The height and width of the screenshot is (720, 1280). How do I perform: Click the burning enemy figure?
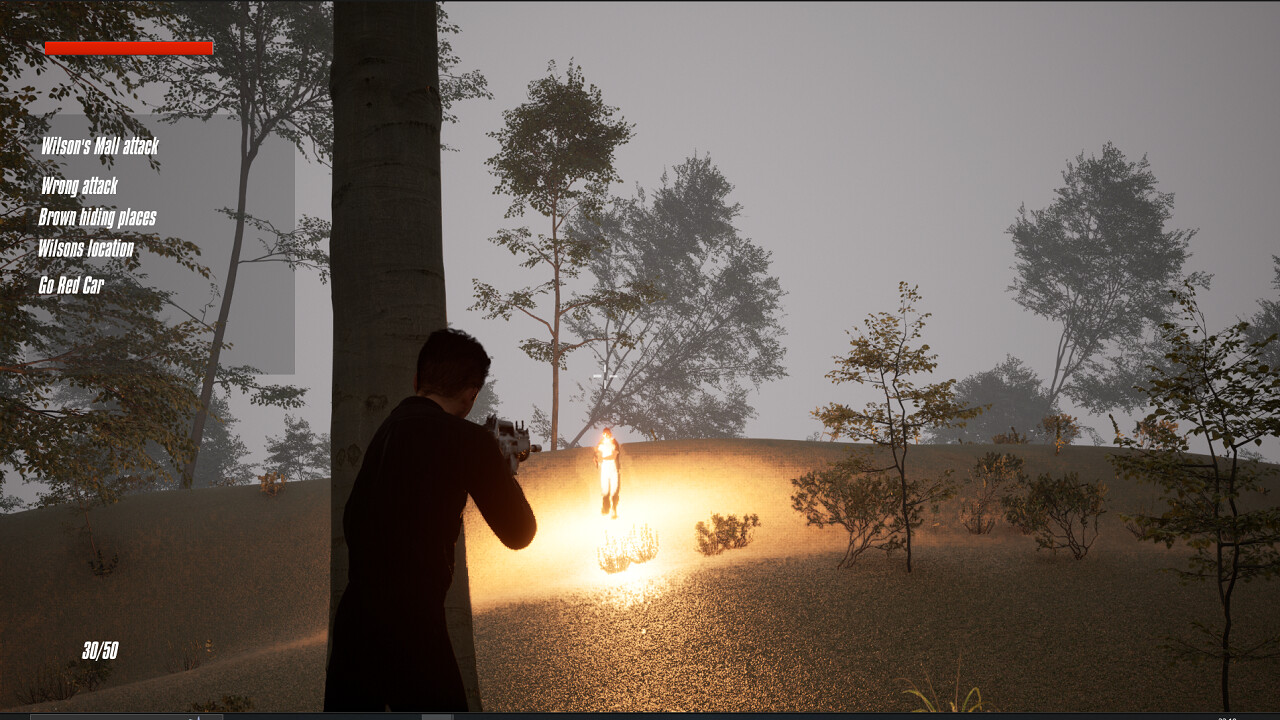608,470
